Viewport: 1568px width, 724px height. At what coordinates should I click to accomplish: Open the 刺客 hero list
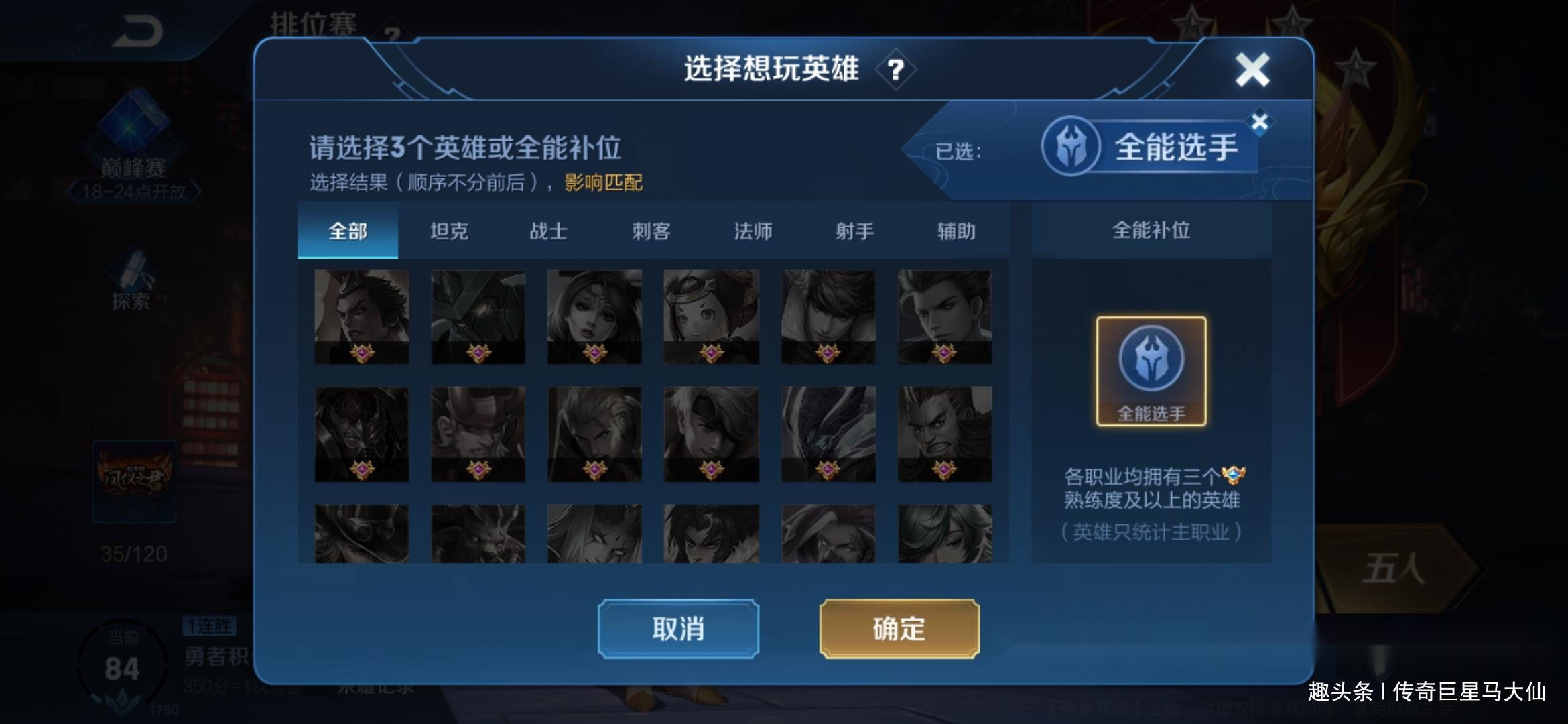tap(653, 231)
